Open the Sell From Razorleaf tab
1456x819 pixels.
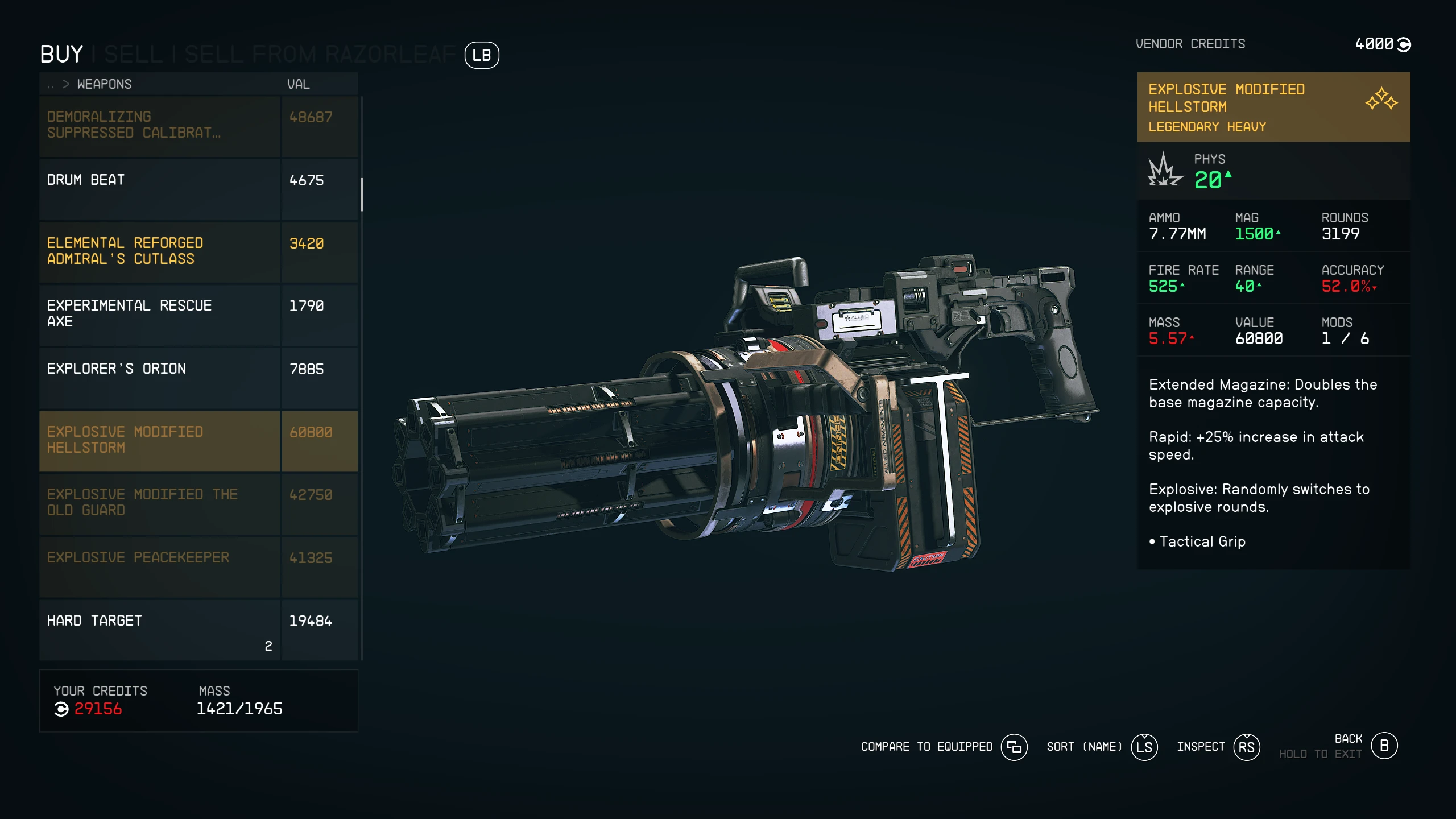tap(320, 55)
